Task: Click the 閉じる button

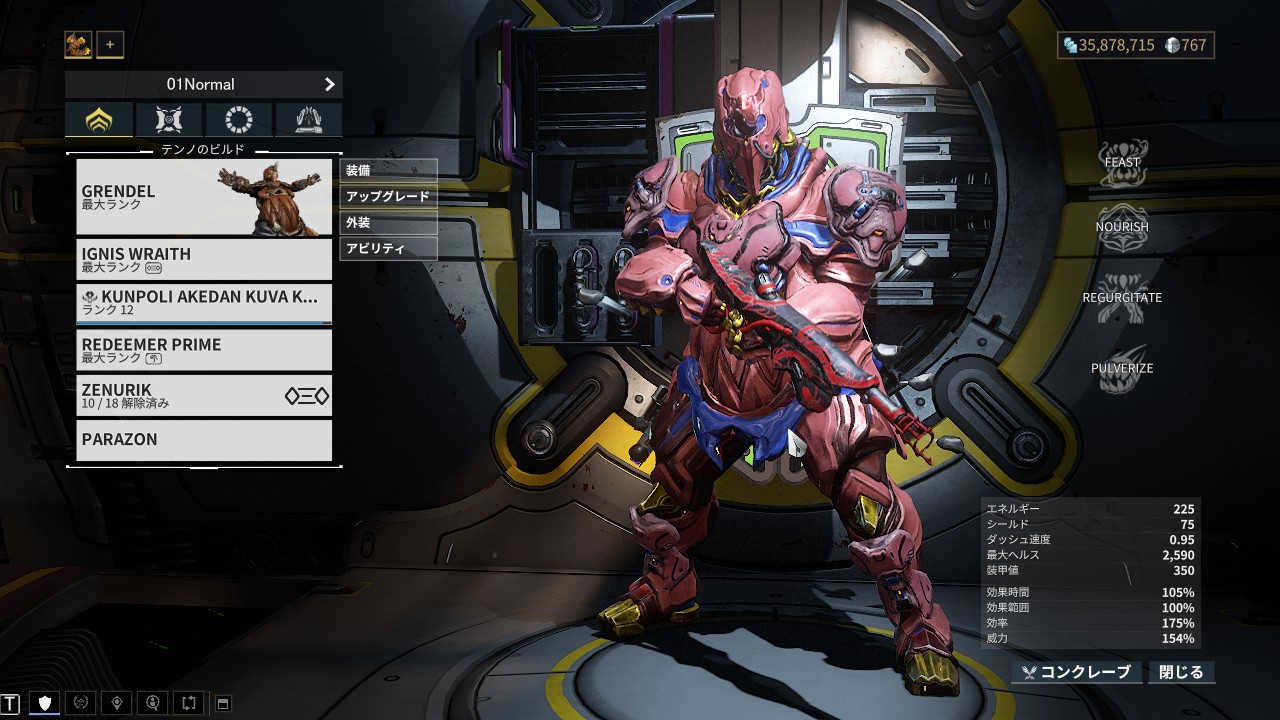Action: (1183, 672)
